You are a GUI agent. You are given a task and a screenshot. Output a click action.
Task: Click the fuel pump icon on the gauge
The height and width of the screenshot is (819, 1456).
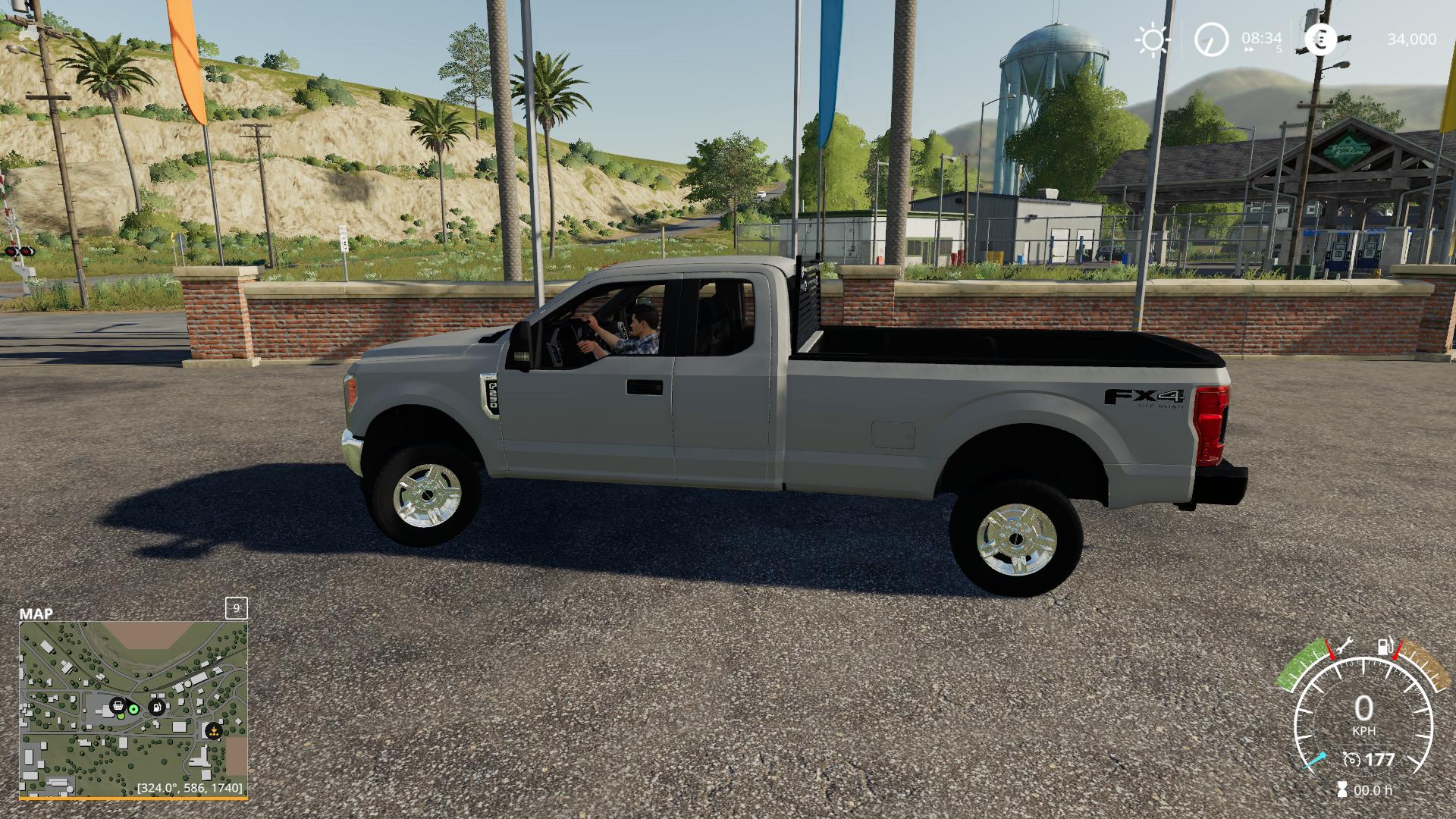[x=1385, y=647]
